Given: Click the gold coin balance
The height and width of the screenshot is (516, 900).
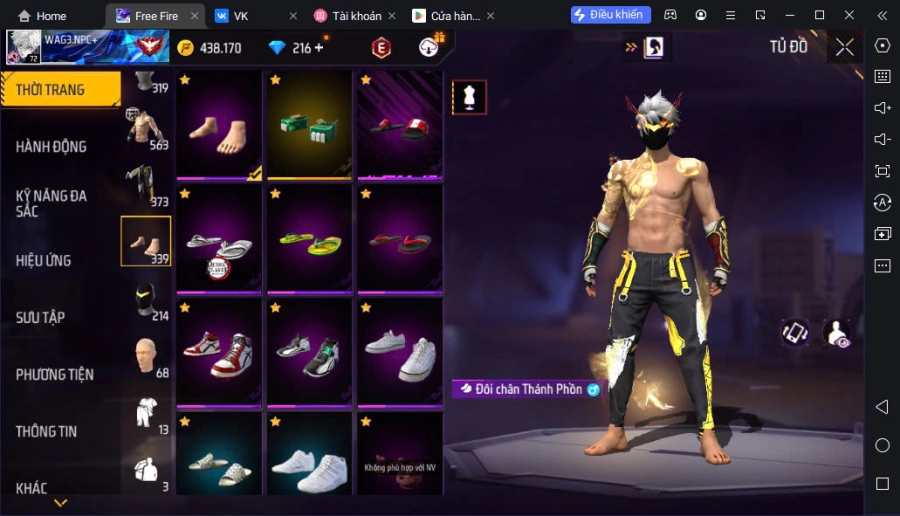Looking at the screenshot, I should [209, 48].
